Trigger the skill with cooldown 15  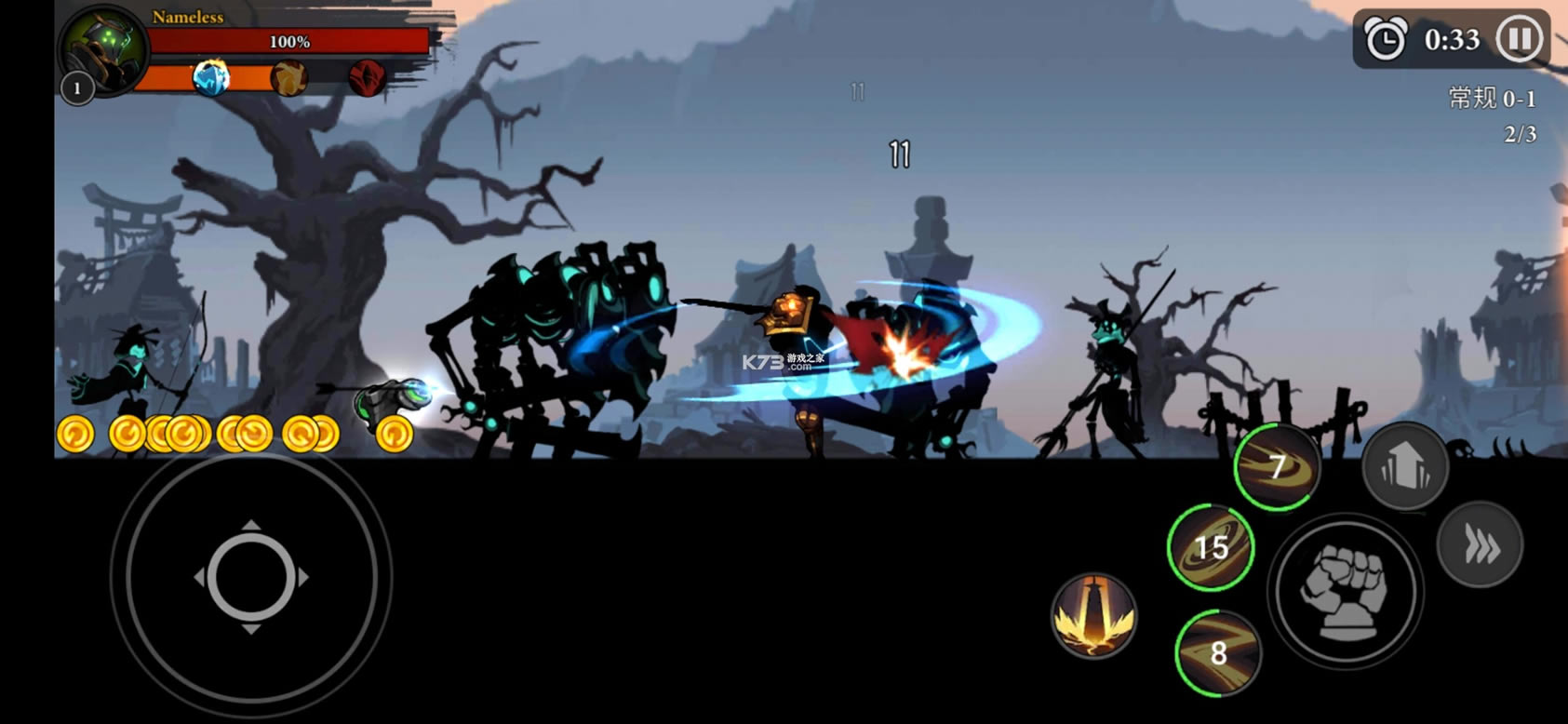[x=1211, y=547]
